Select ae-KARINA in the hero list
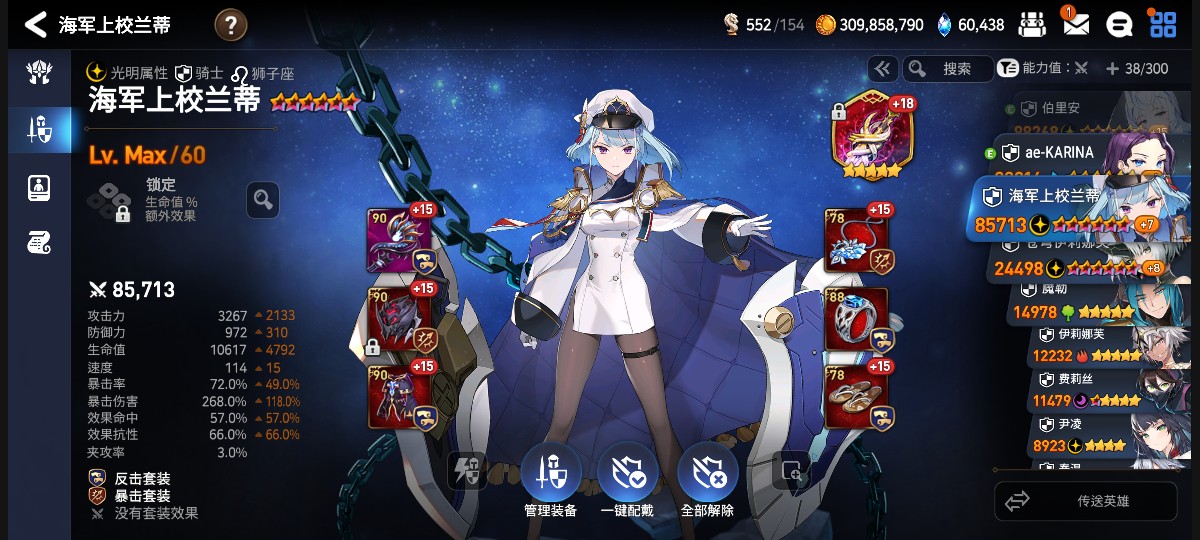Screen dimensions: 1200x540 click(x=1080, y=153)
